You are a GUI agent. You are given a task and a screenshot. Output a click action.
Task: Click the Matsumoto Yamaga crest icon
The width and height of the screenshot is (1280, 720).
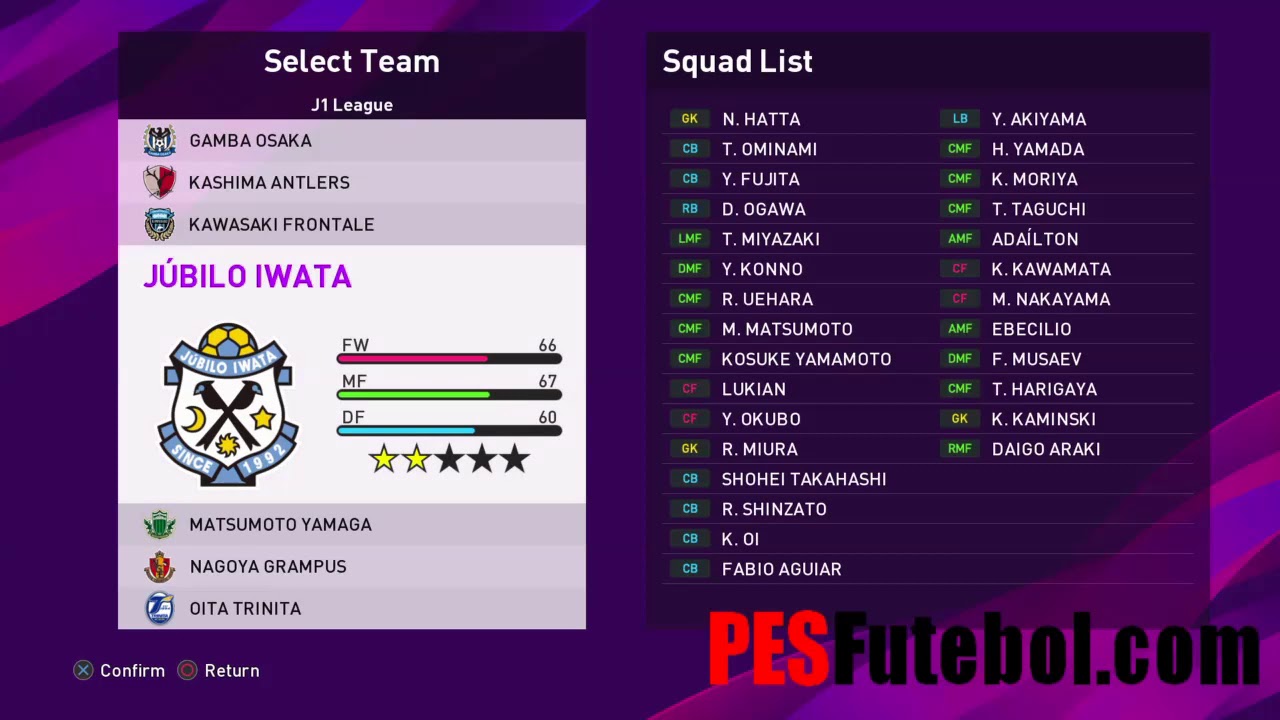pos(160,524)
